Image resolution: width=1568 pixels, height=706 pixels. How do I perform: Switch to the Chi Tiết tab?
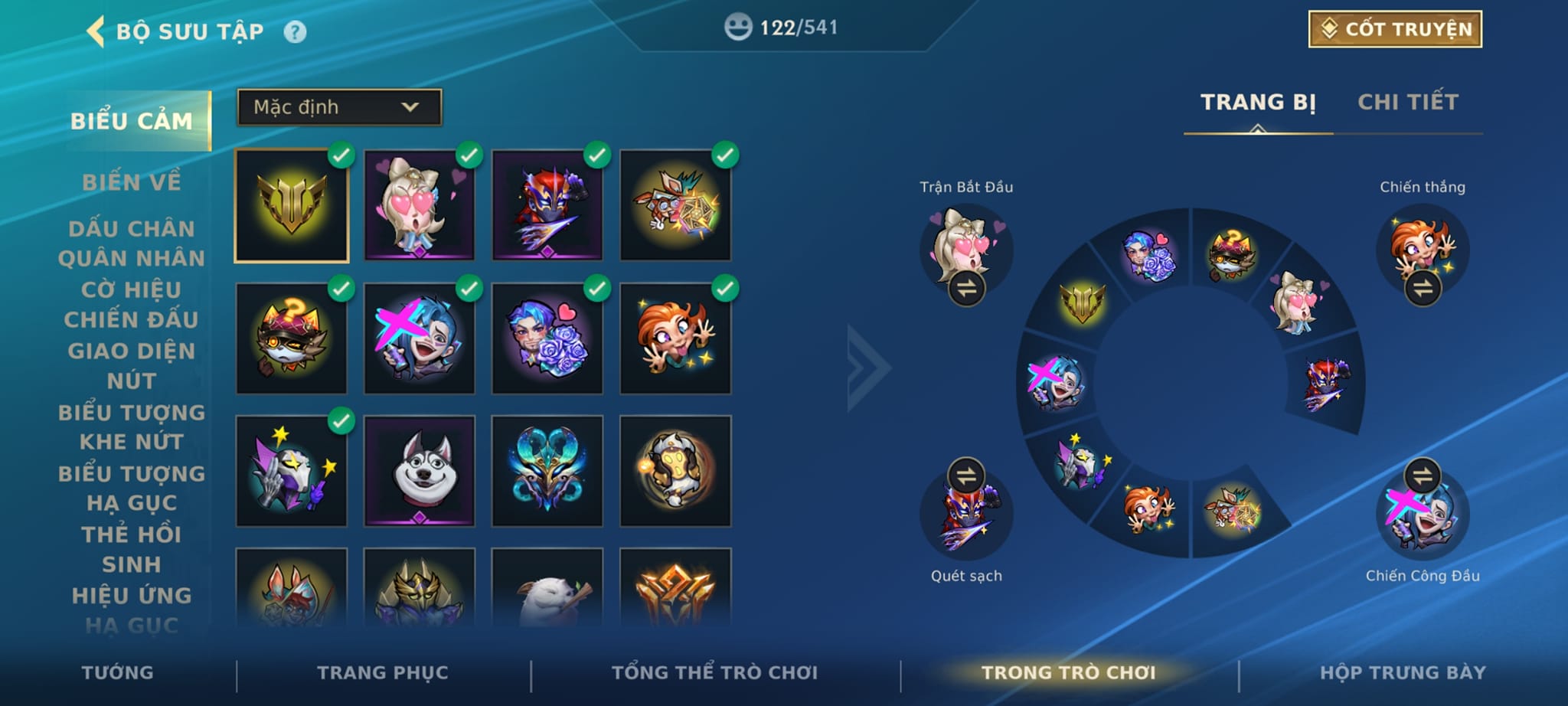[1408, 102]
